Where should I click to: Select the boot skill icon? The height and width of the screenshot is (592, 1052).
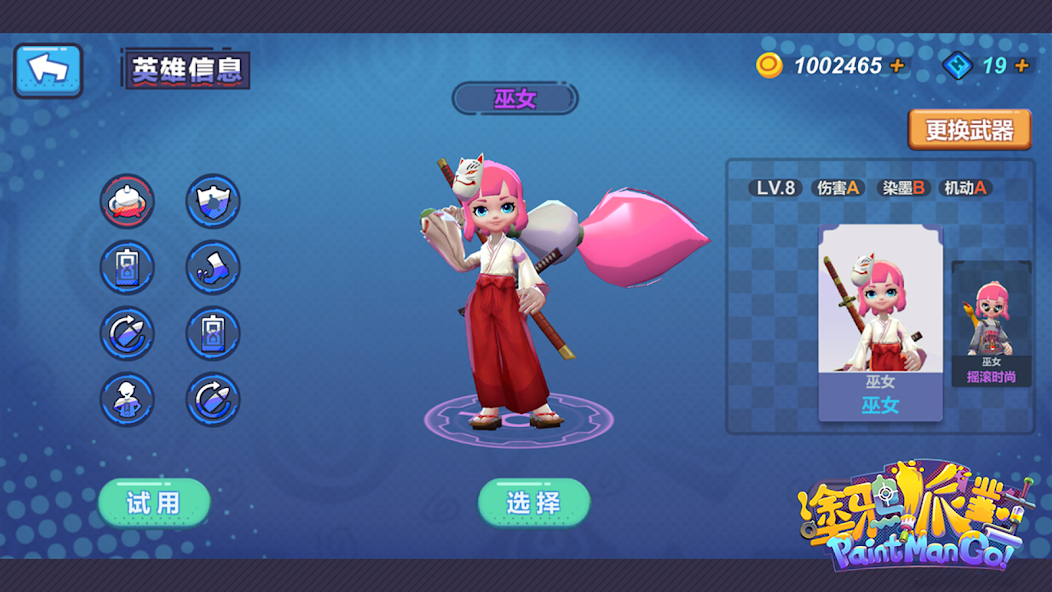[213, 268]
